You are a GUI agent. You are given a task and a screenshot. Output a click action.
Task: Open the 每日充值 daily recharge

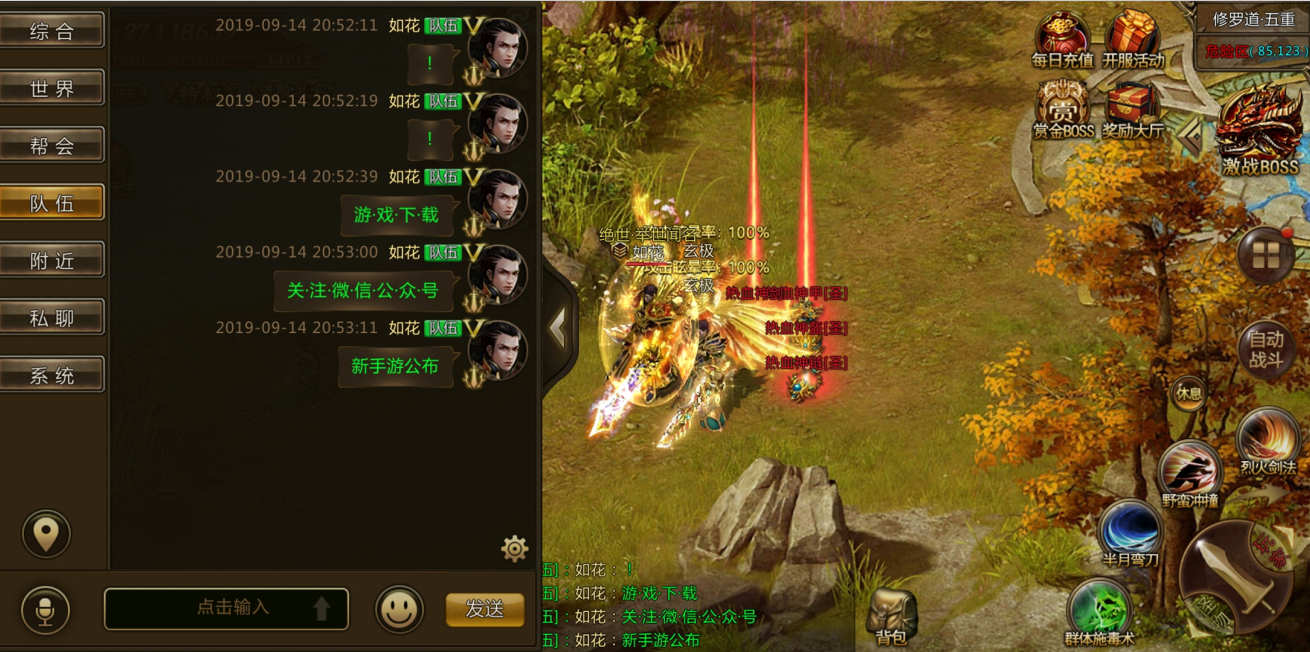click(x=1062, y=38)
